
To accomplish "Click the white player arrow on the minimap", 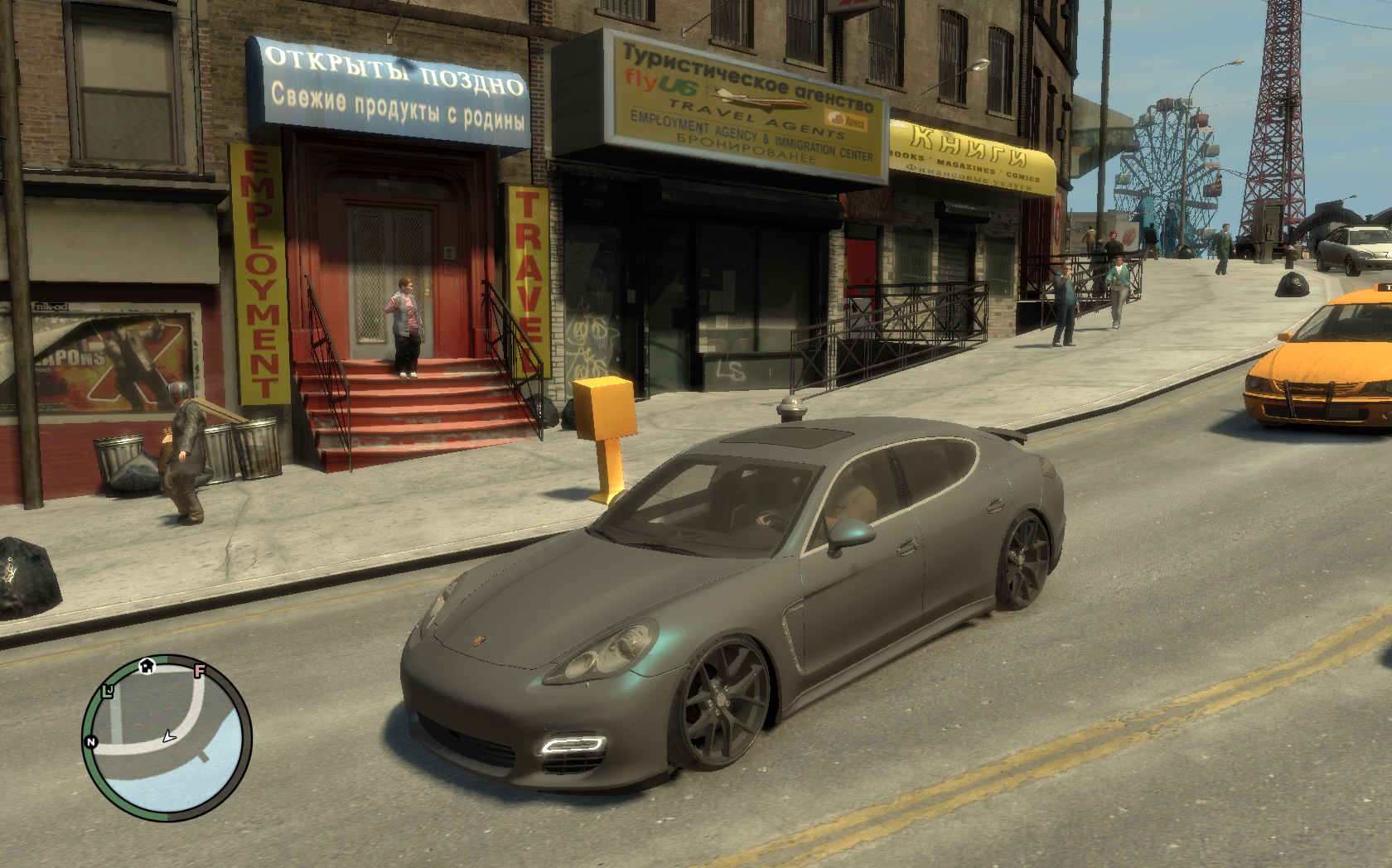I will (x=170, y=735).
